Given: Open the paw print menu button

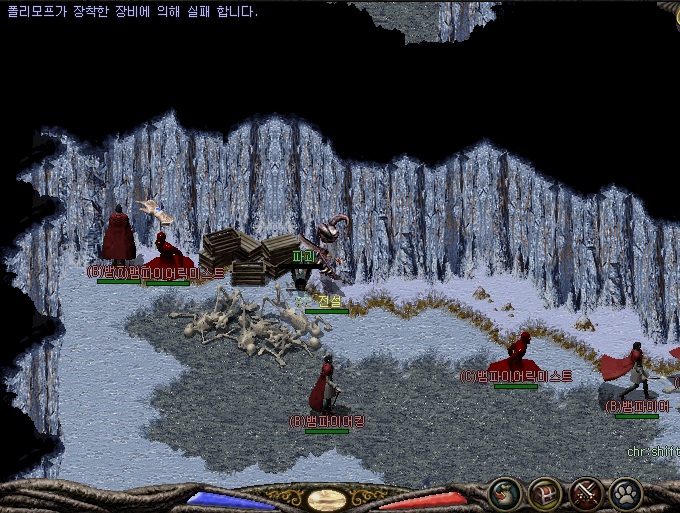Looking at the screenshot, I should [626, 494].
